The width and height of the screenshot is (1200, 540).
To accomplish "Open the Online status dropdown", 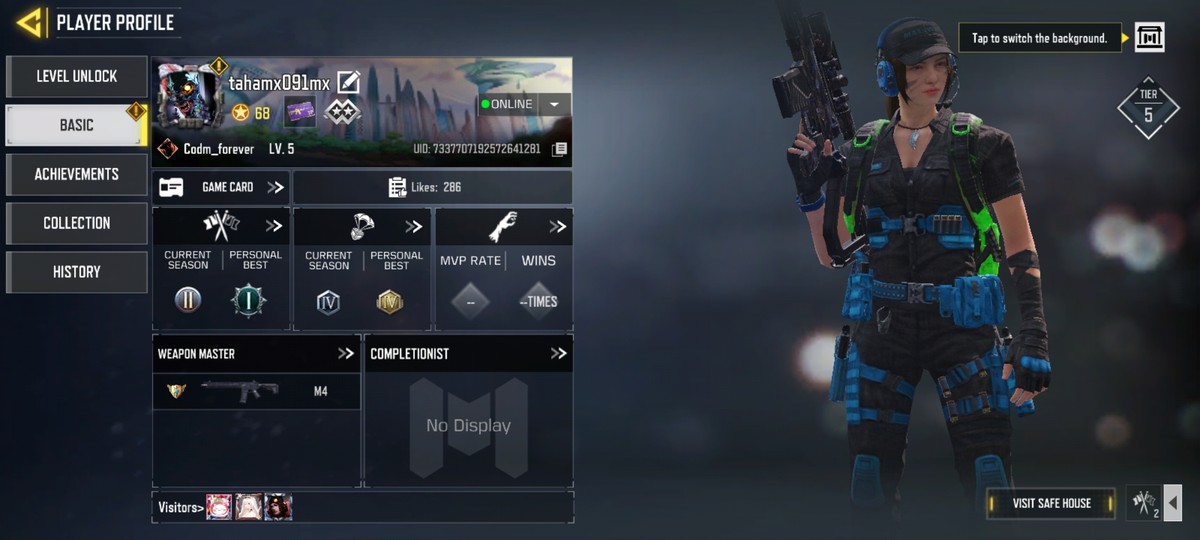I will [x=554, y=104].
